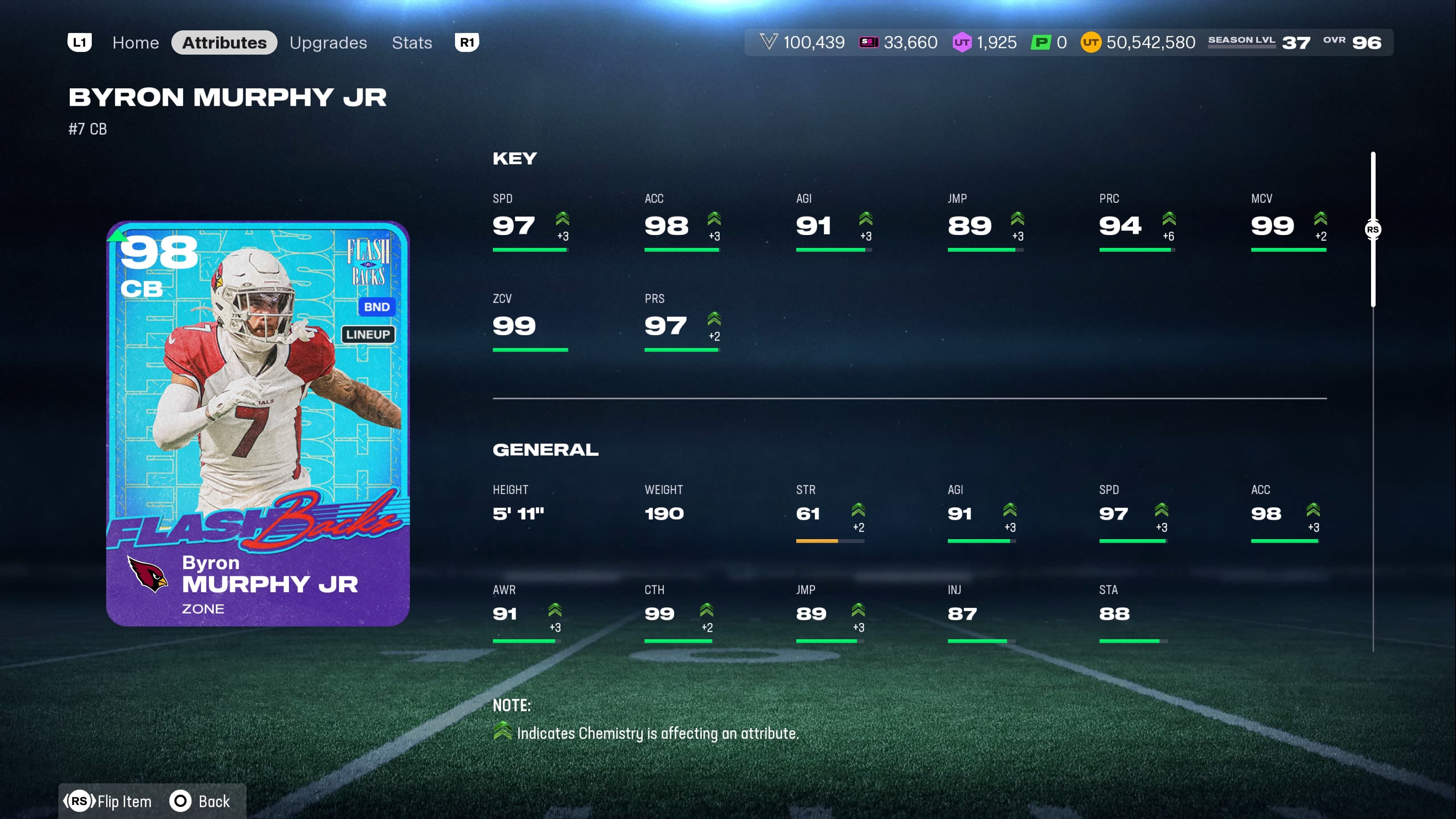Click the attributes list scrollbar
1456x819 pixels.
[1372, 229]
